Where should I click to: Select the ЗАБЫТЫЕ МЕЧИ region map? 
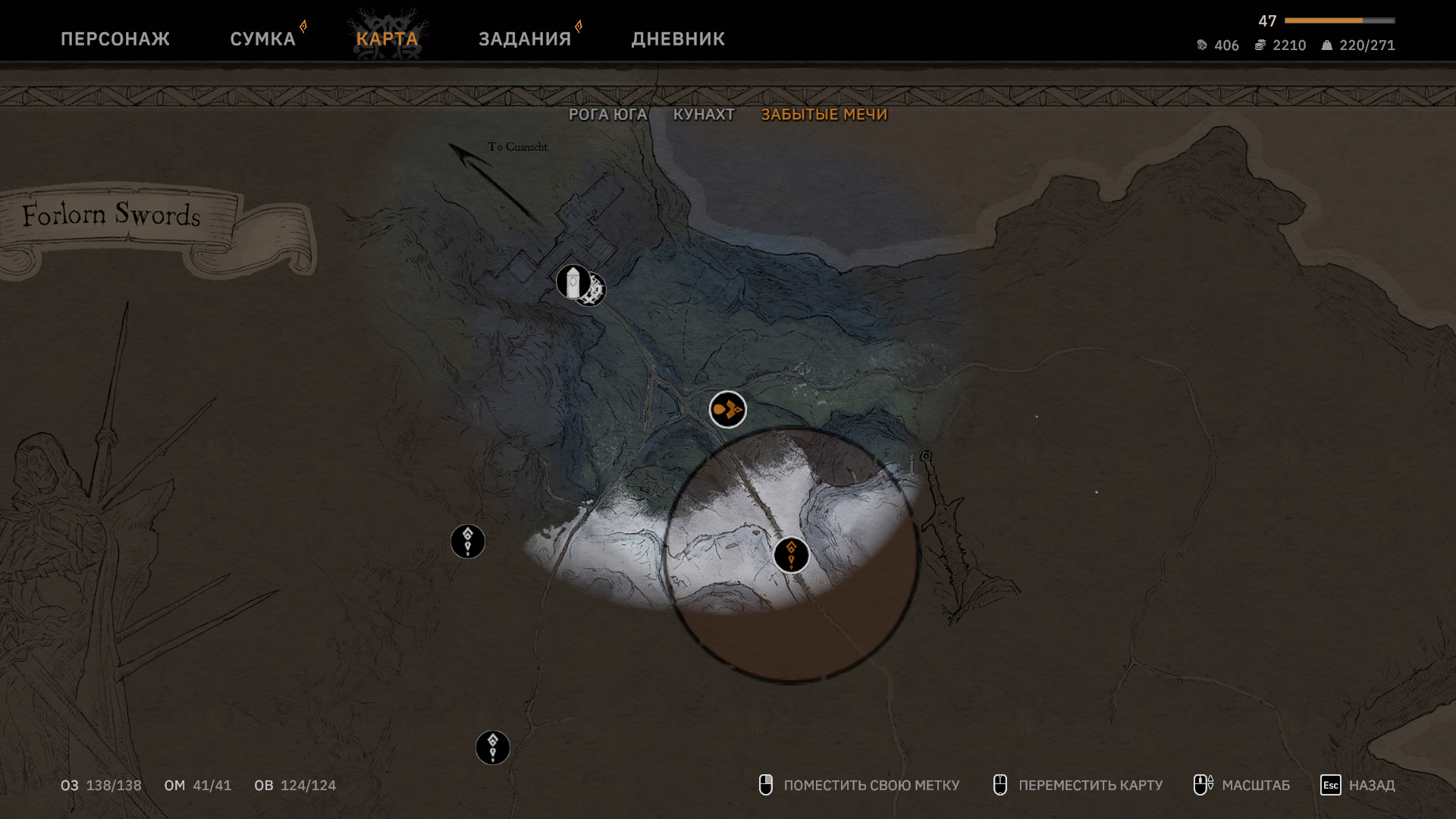tap(824, 115)
